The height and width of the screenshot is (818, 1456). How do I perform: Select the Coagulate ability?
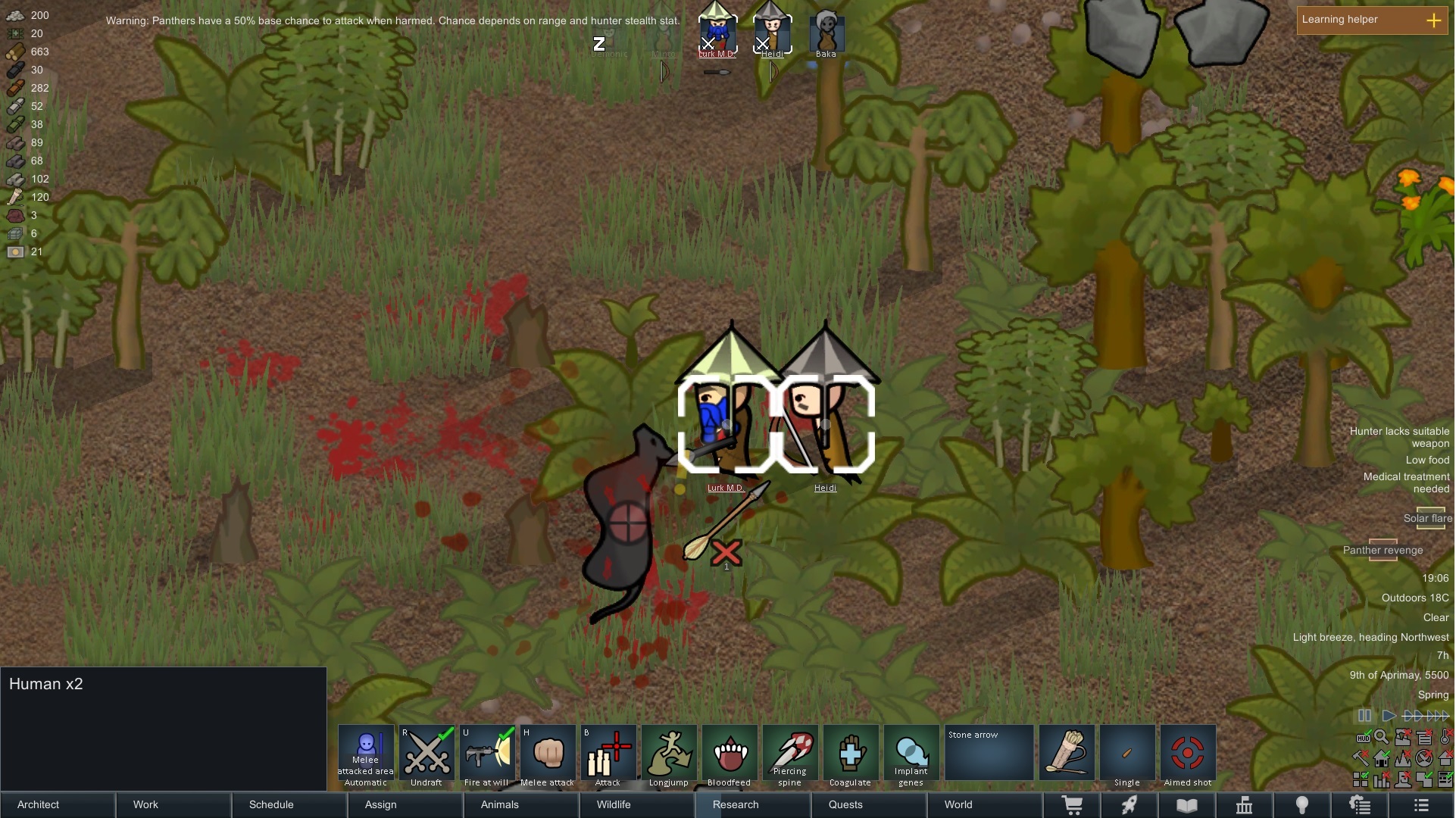pyautogui.click(x=851, y=755)
